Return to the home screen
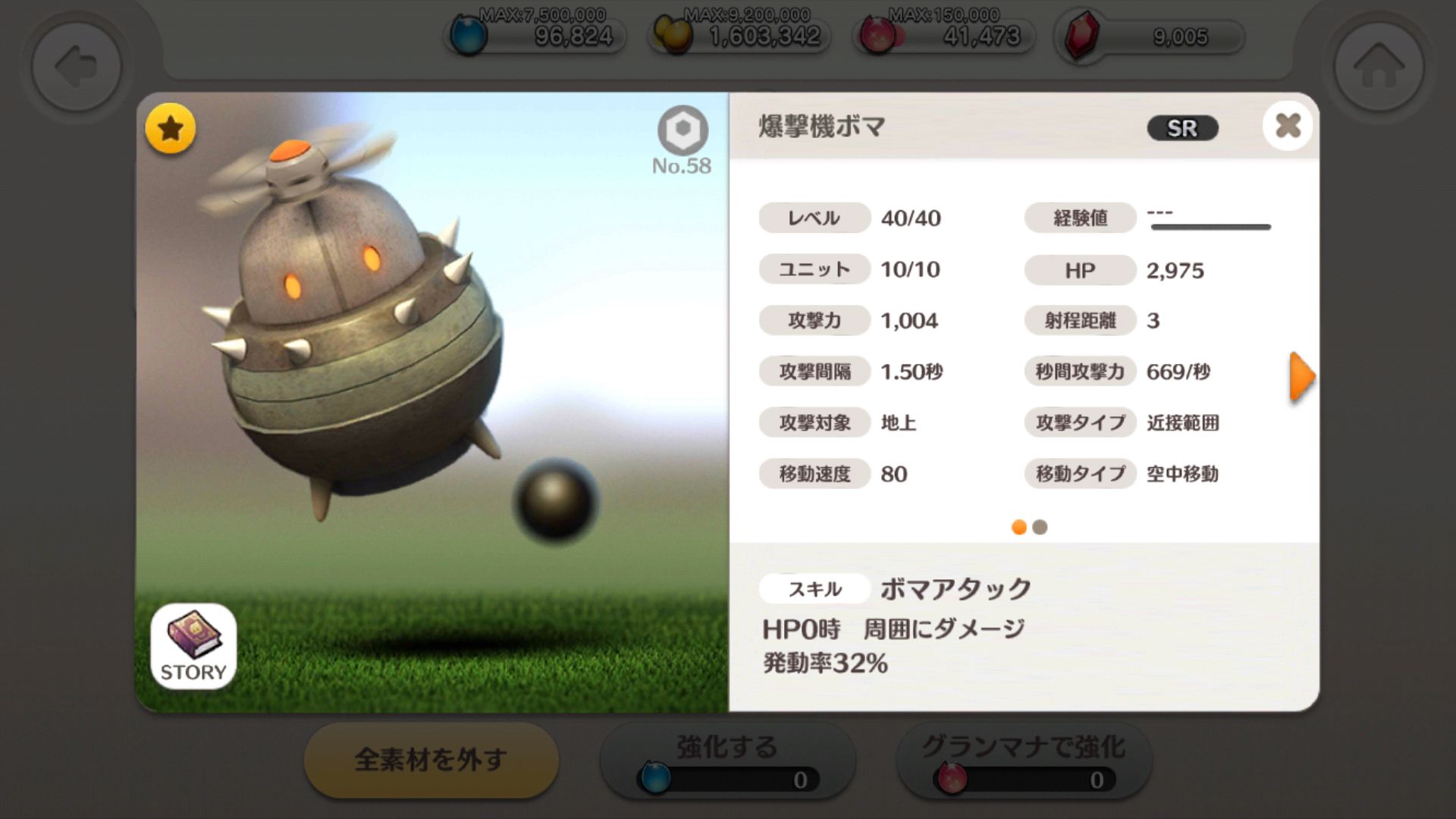This screenshot has width=1456, height=819. pos(1379,67)
